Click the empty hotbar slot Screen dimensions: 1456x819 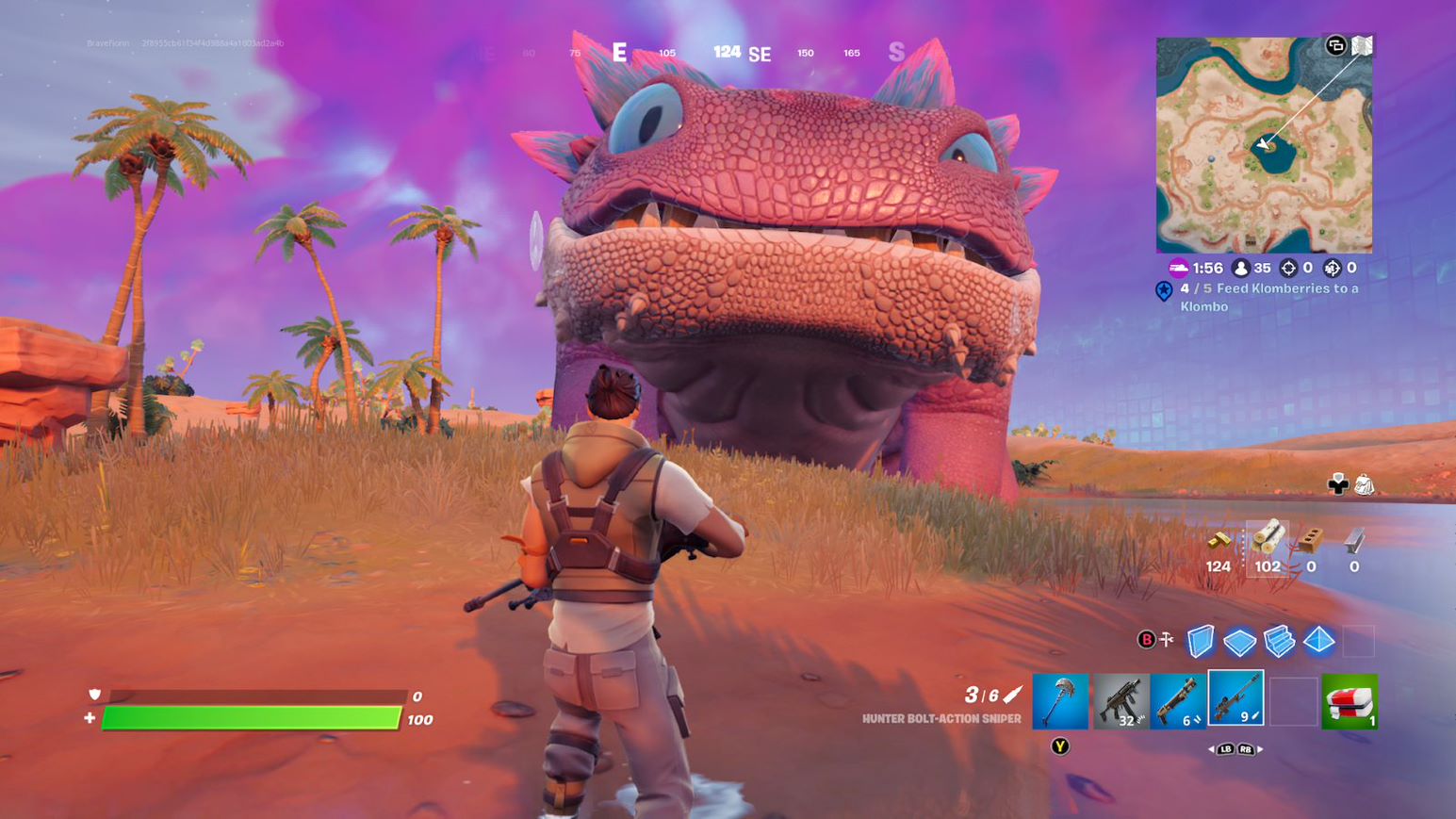[x=1293, y=702]
